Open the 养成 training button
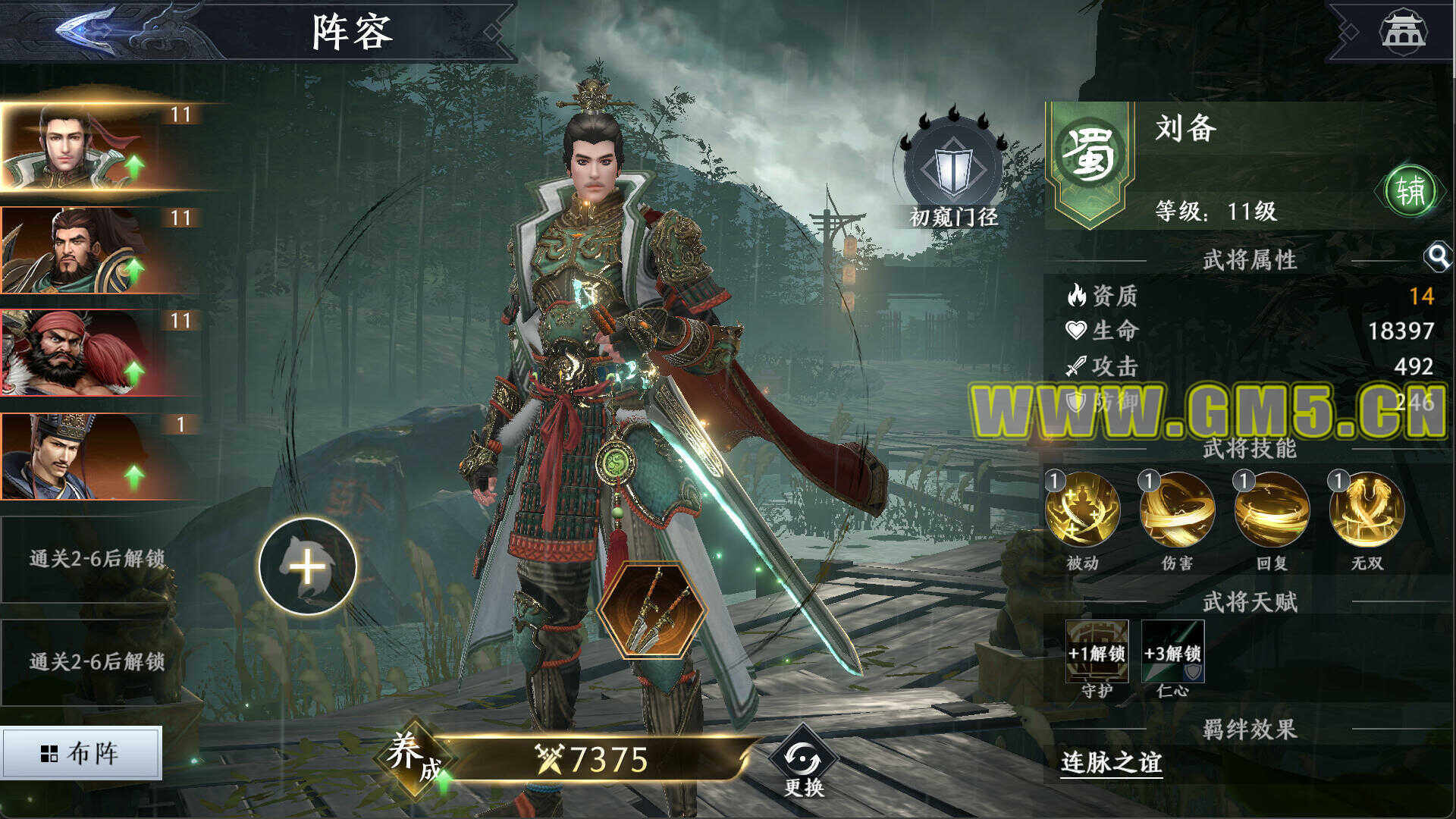1456x819 pixels. tap(413, 757)
